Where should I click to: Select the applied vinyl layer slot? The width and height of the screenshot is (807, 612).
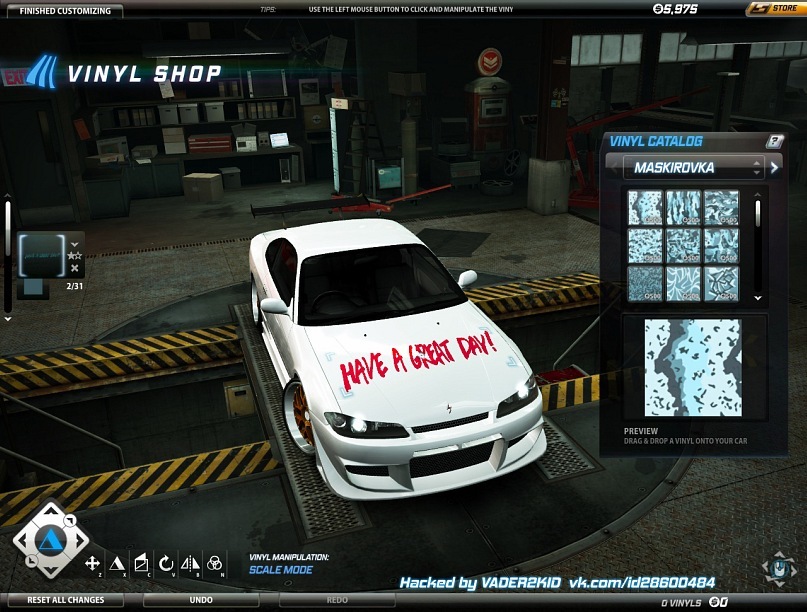click(x=42, y=256)
